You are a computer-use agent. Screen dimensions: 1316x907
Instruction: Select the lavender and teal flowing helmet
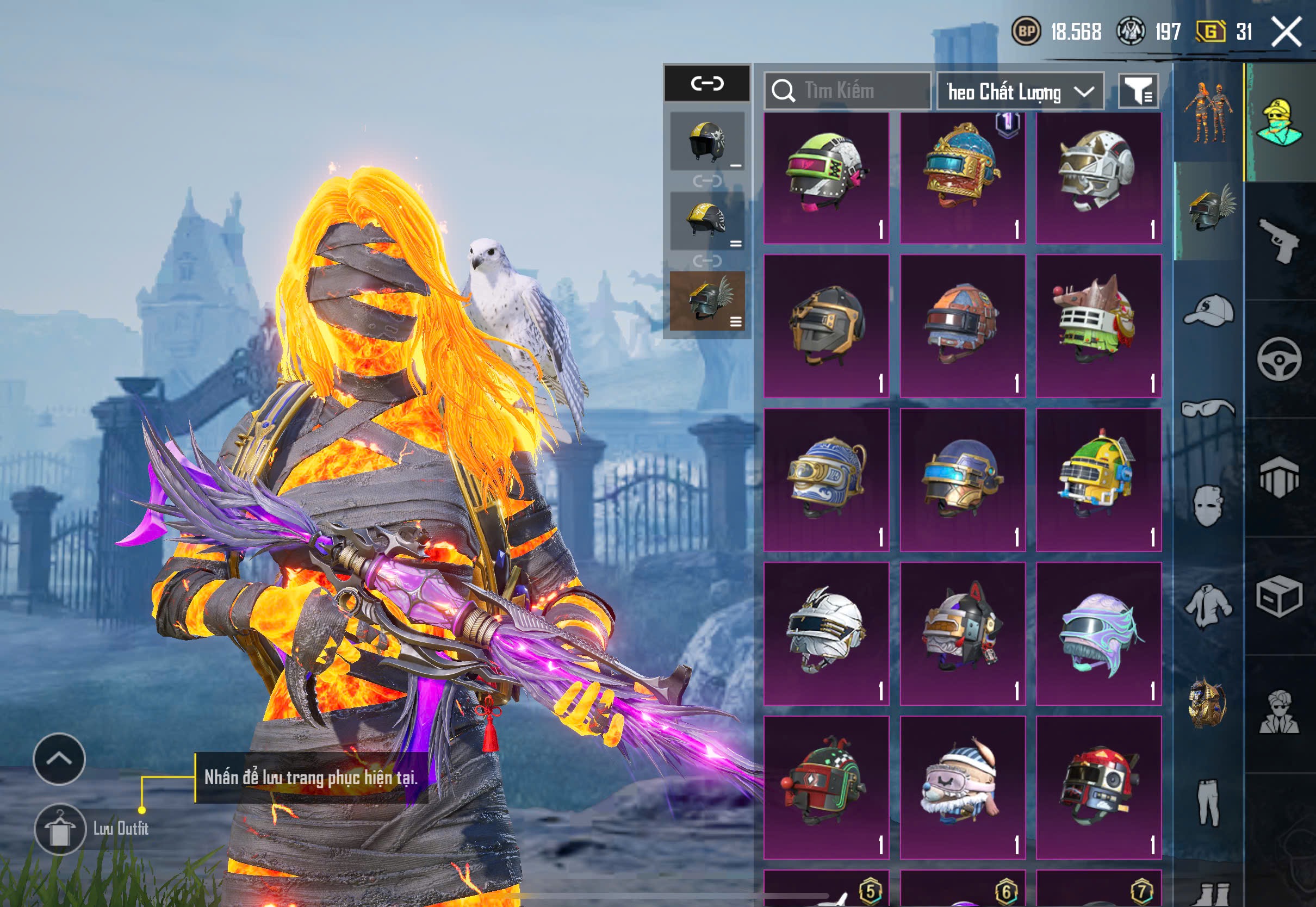pos(1098,633)
